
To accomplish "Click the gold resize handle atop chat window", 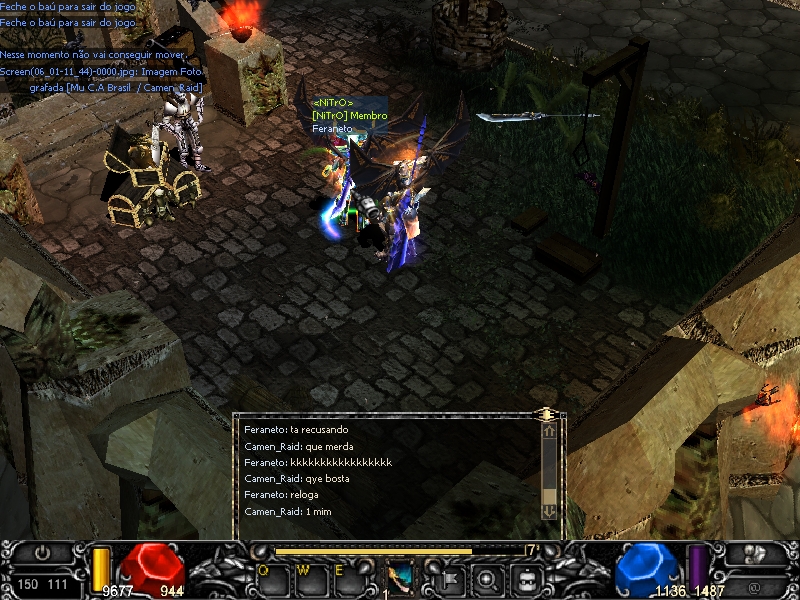I will pyautogui.click(x=546, y=413).
